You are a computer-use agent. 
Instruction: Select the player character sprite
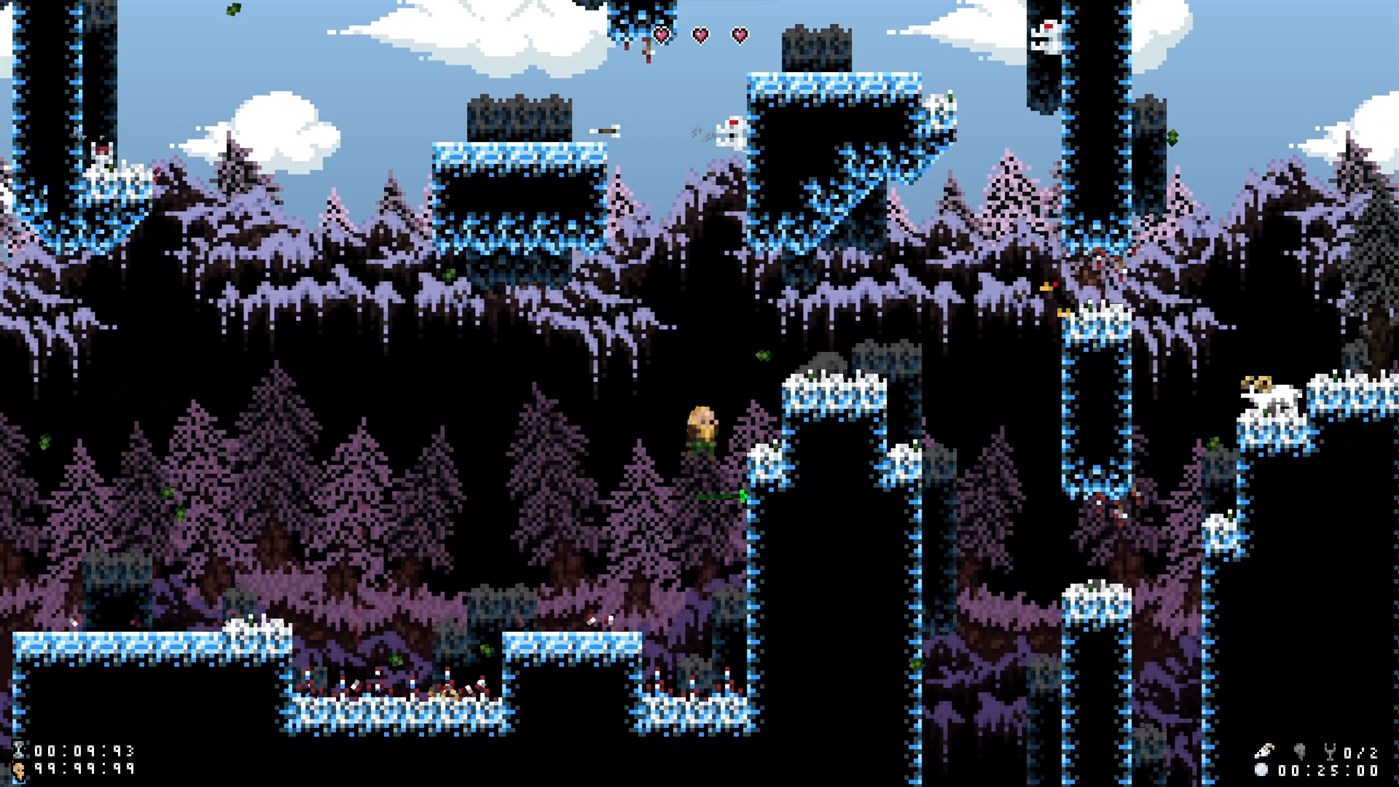coord(703,430)
